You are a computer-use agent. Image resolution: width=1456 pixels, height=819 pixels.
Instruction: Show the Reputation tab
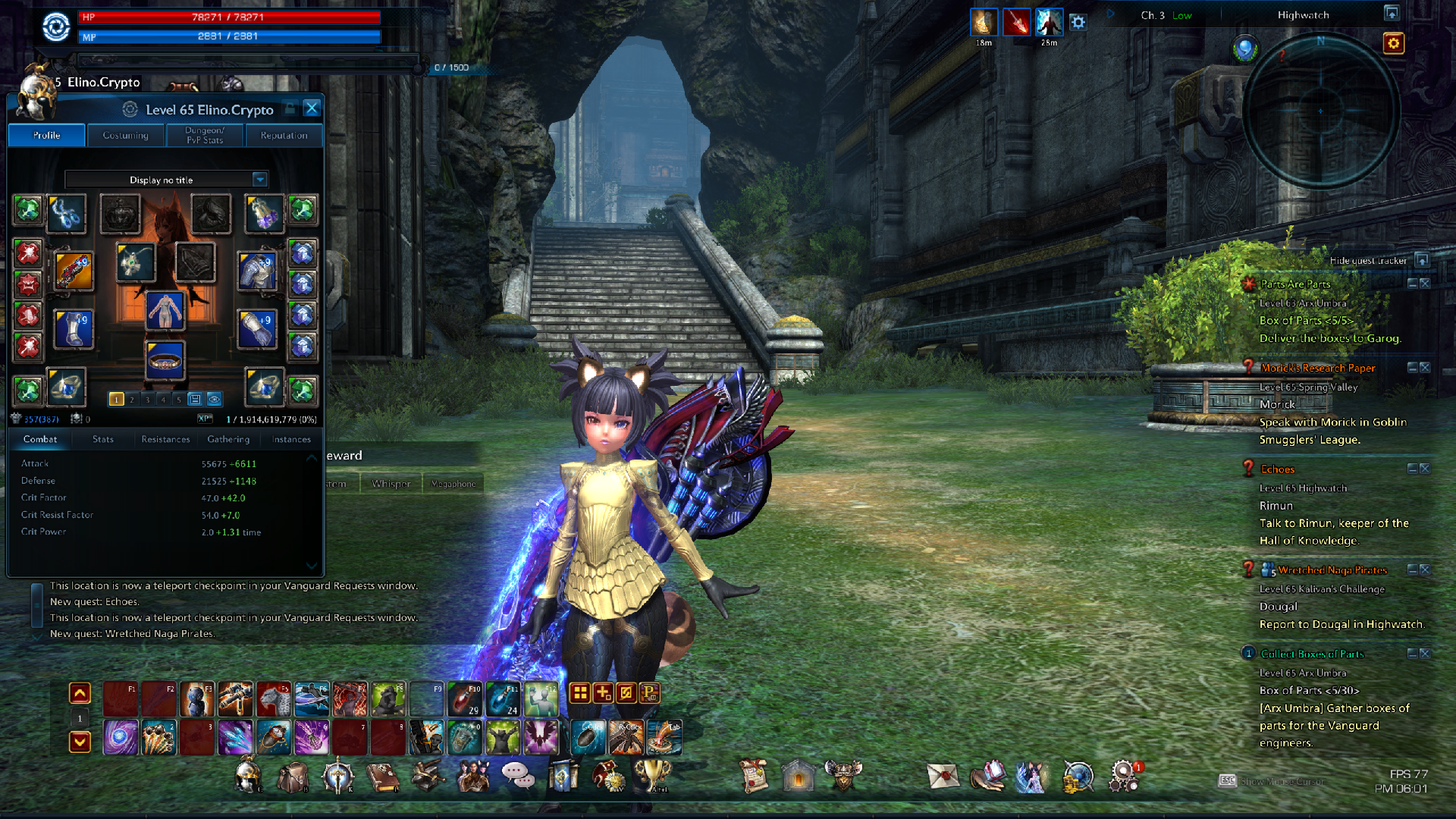[x=284, y=136]
